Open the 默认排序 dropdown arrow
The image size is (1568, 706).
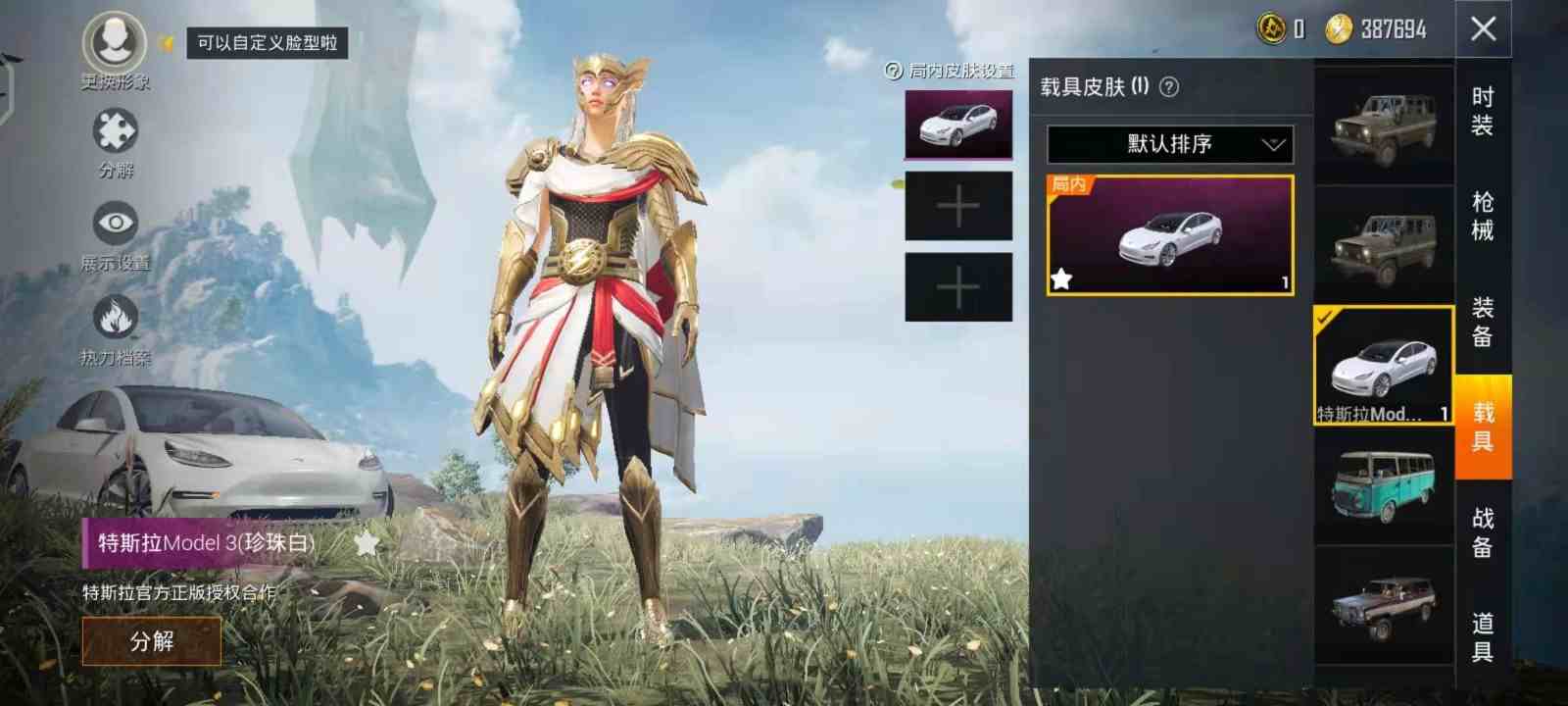pyautogui.click(x=1273, y=144)
